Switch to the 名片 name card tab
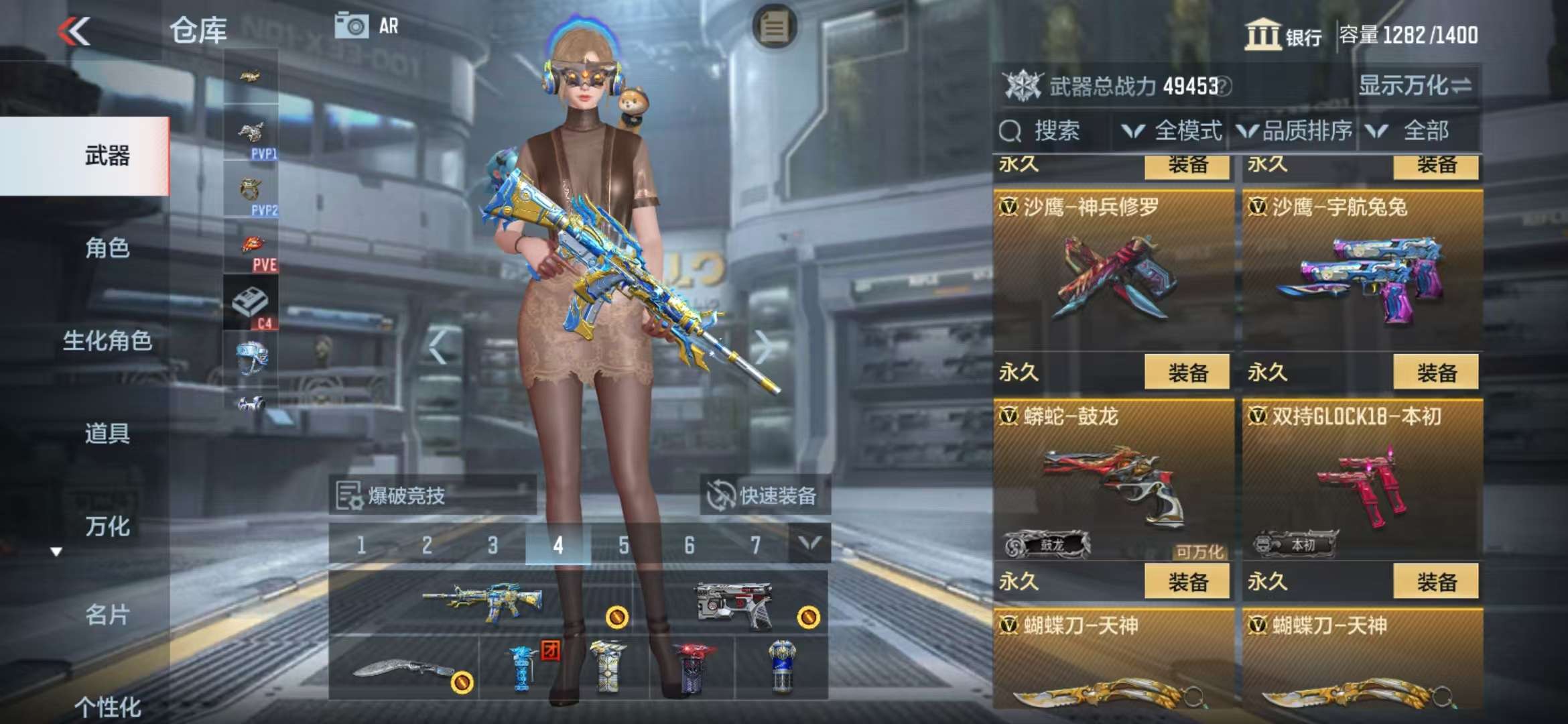The height and width of the screenshot is (724, 1568). coord(107,615)
